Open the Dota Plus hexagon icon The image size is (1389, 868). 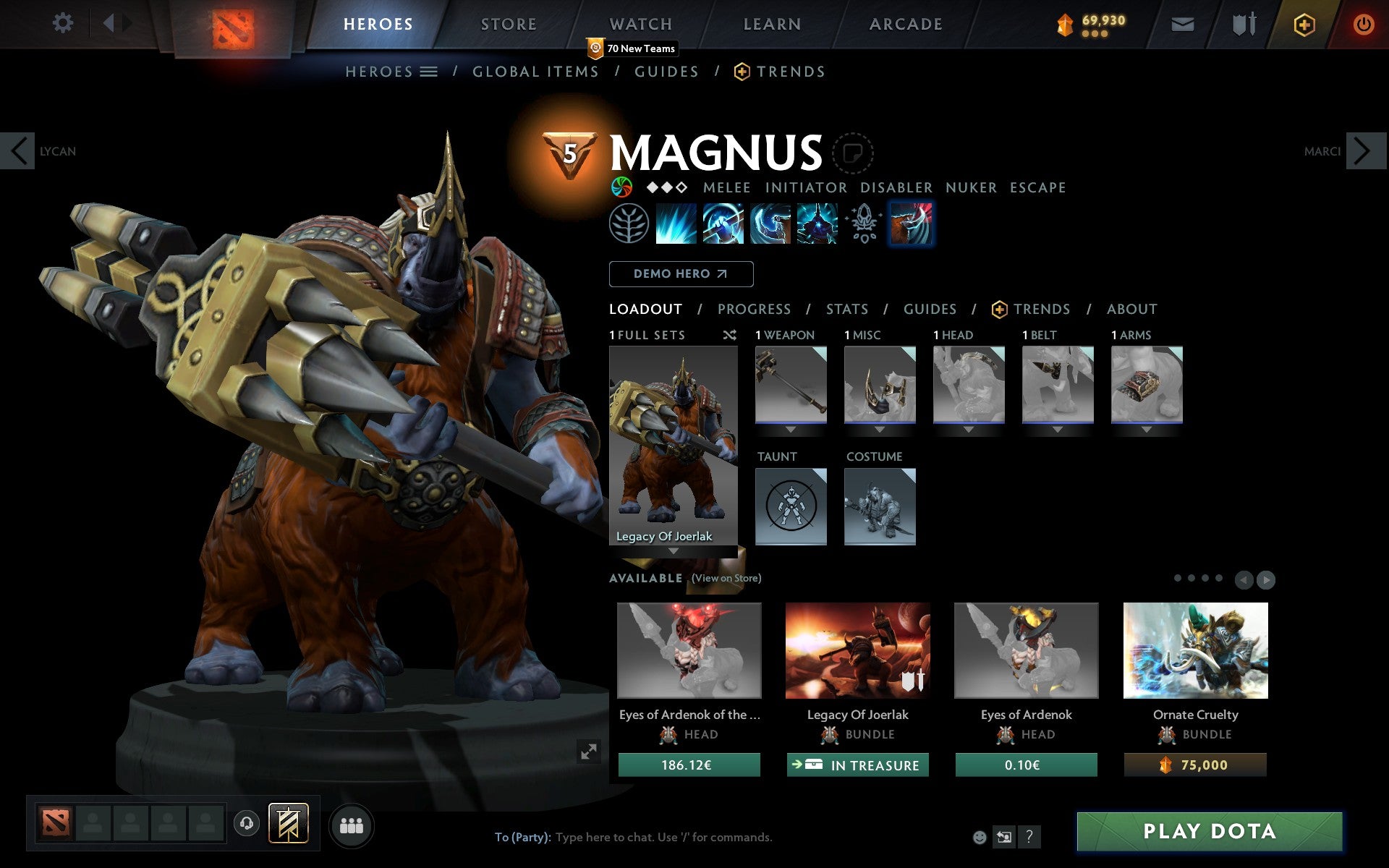click(1304, 23)
